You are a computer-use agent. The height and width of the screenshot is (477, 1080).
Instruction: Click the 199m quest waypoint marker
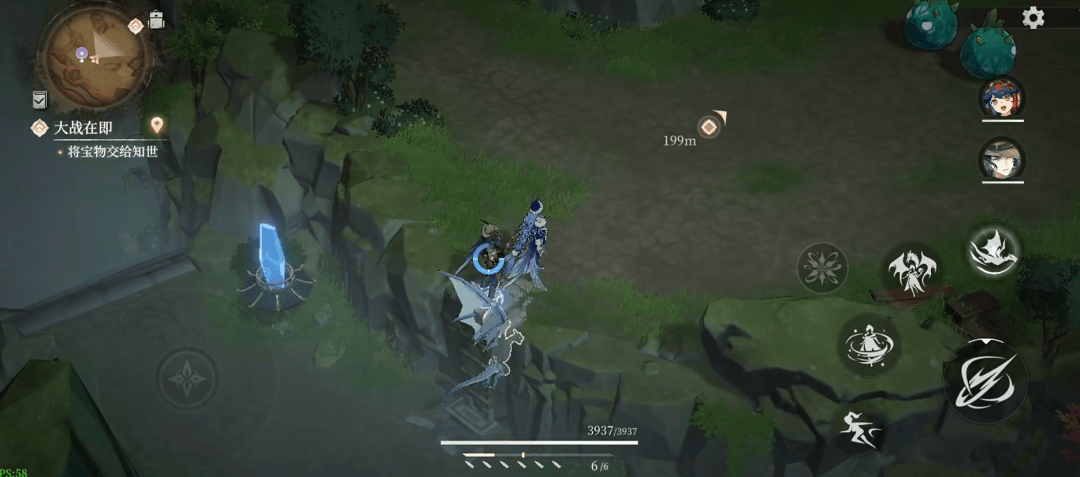(709, 126)
